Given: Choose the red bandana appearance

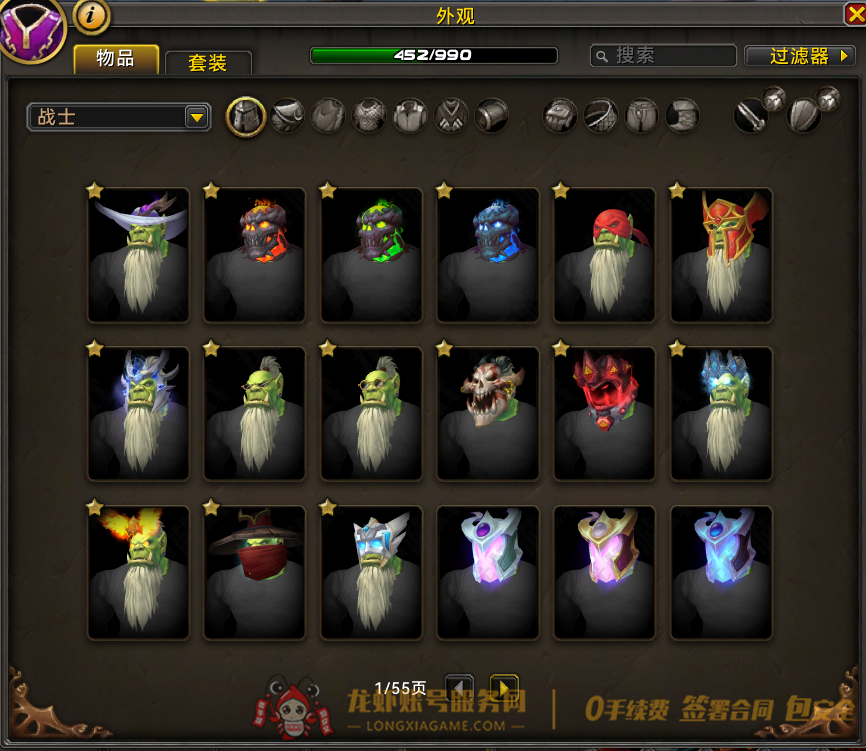Looking at the screenshot, I should pos(604,255).
